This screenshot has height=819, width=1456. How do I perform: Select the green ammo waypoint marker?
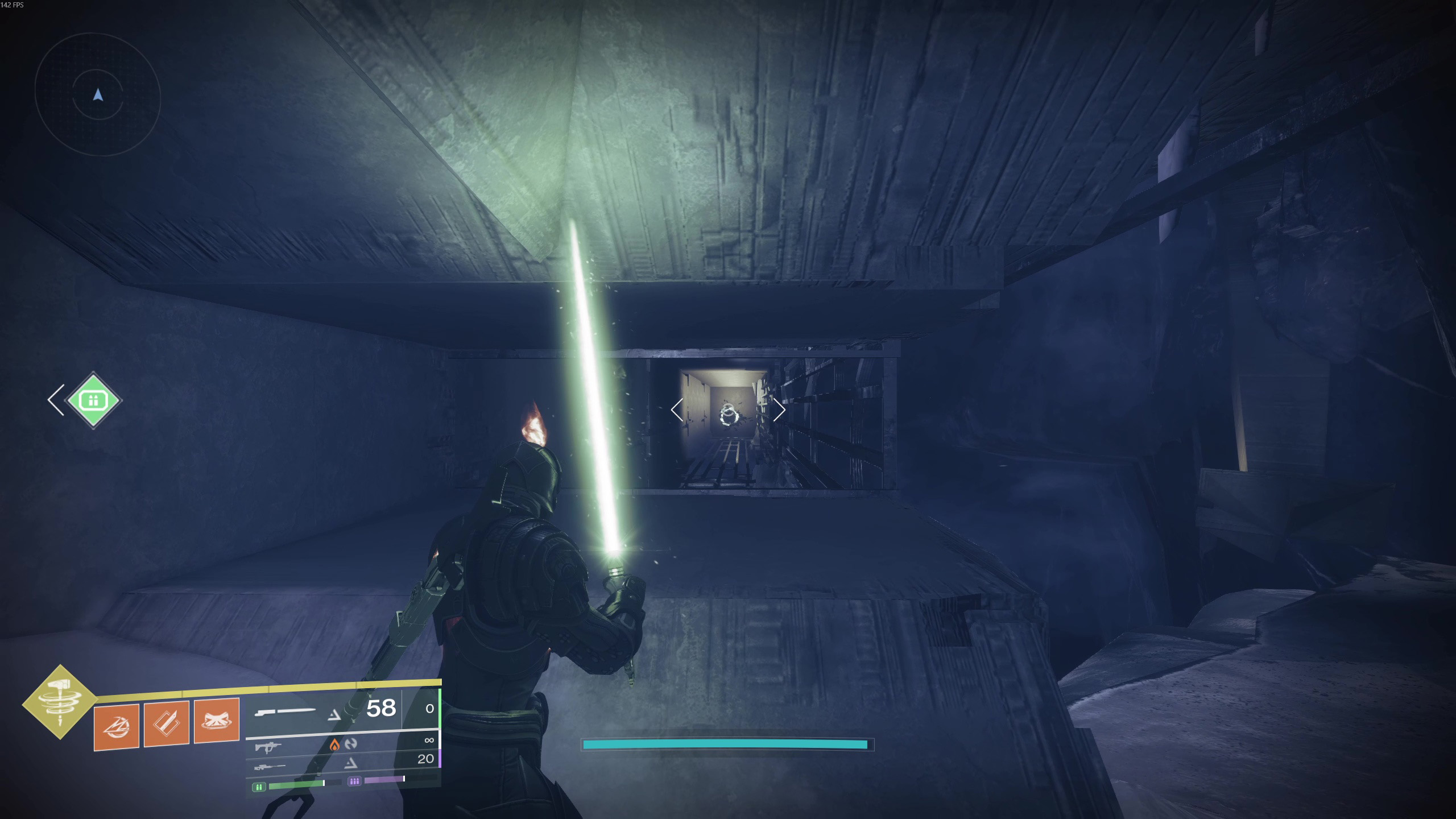(93, 400)
